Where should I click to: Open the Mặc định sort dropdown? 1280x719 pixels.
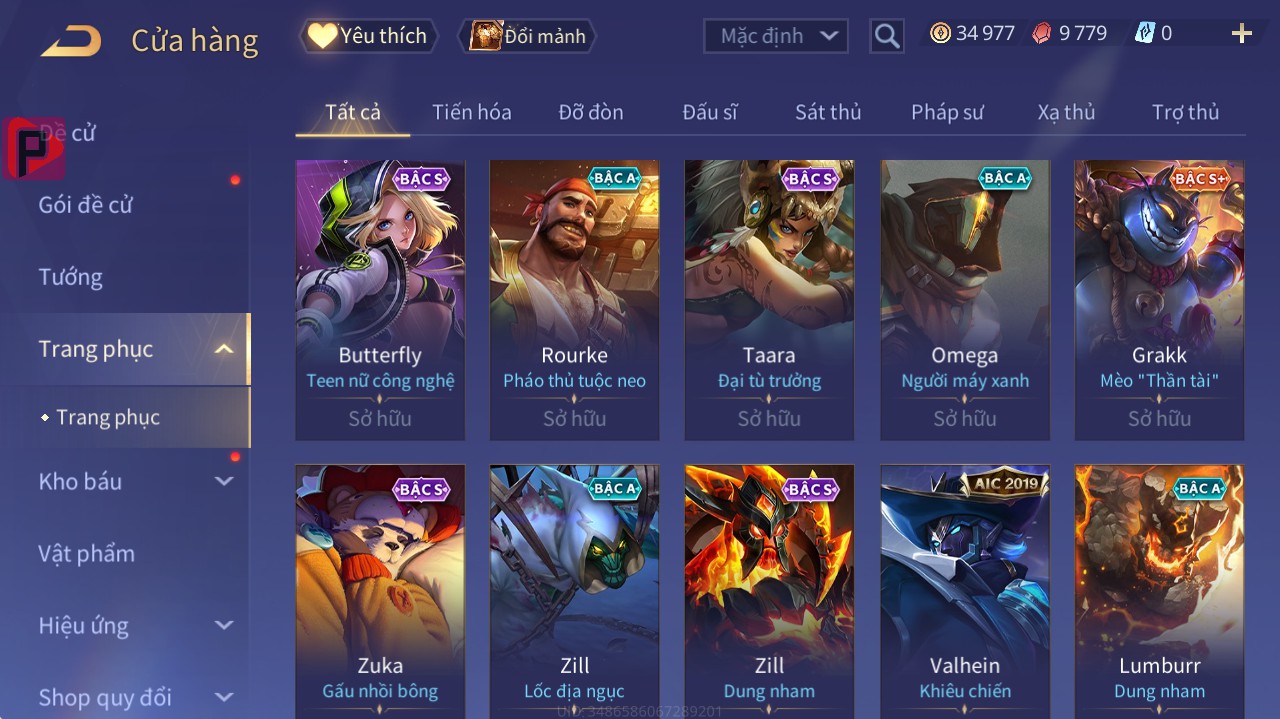coord(776,36)
